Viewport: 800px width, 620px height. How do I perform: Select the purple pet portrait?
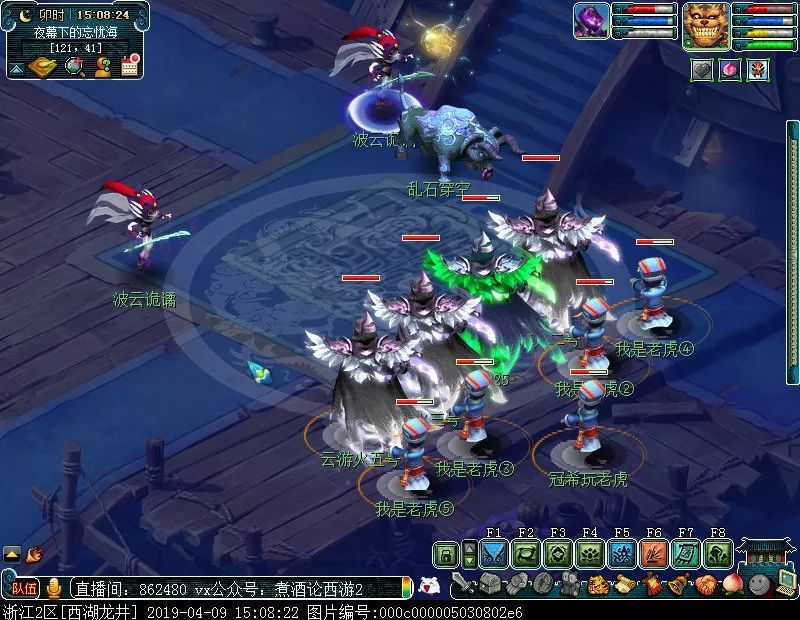[591, 21]
